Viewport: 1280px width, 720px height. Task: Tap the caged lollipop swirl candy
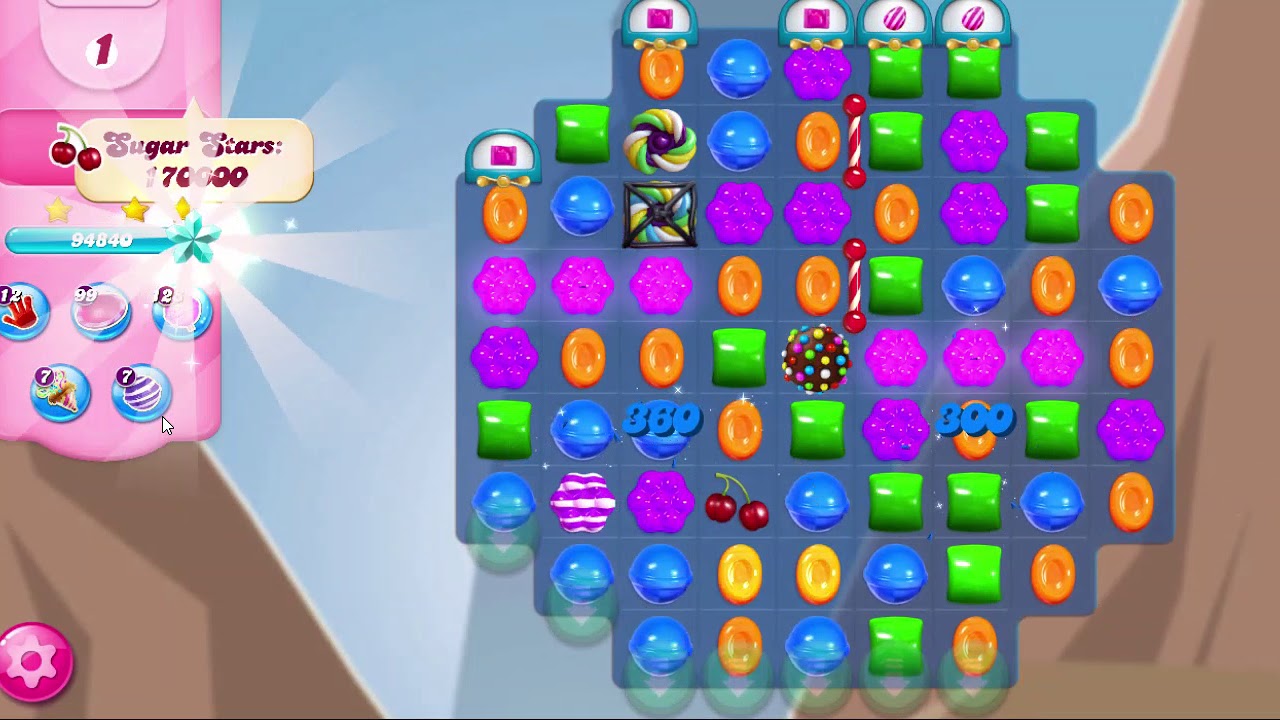click(x=660, y=215)
